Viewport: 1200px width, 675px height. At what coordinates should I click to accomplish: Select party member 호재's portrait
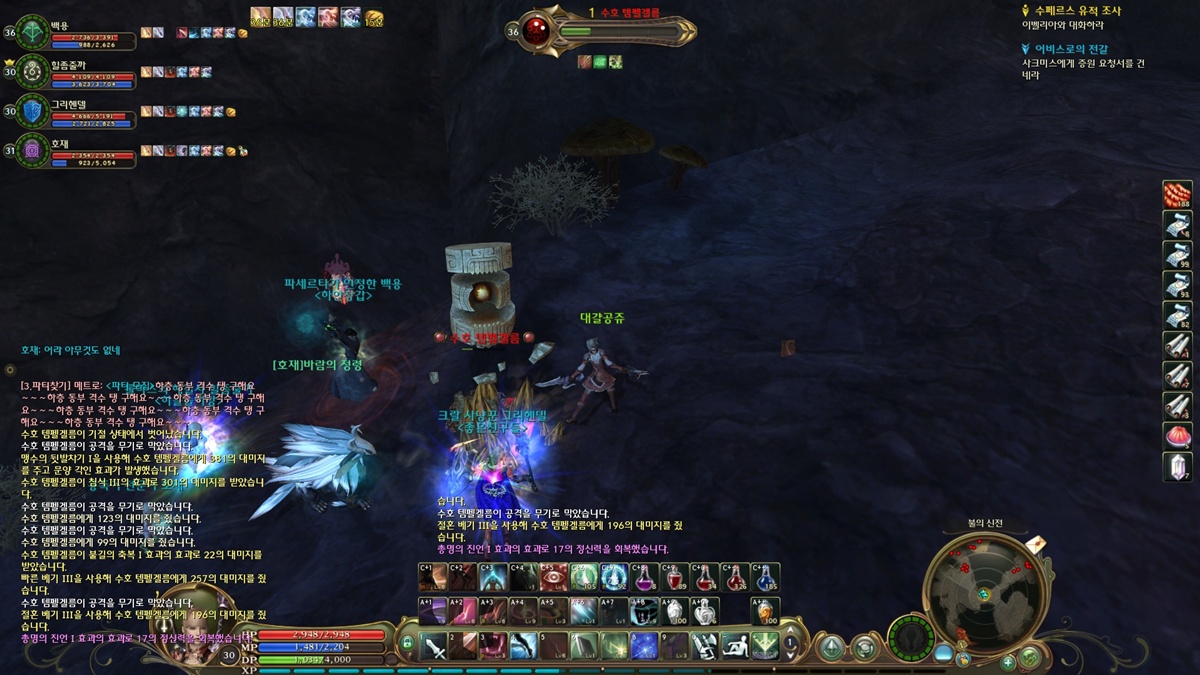tap(32, 150)
